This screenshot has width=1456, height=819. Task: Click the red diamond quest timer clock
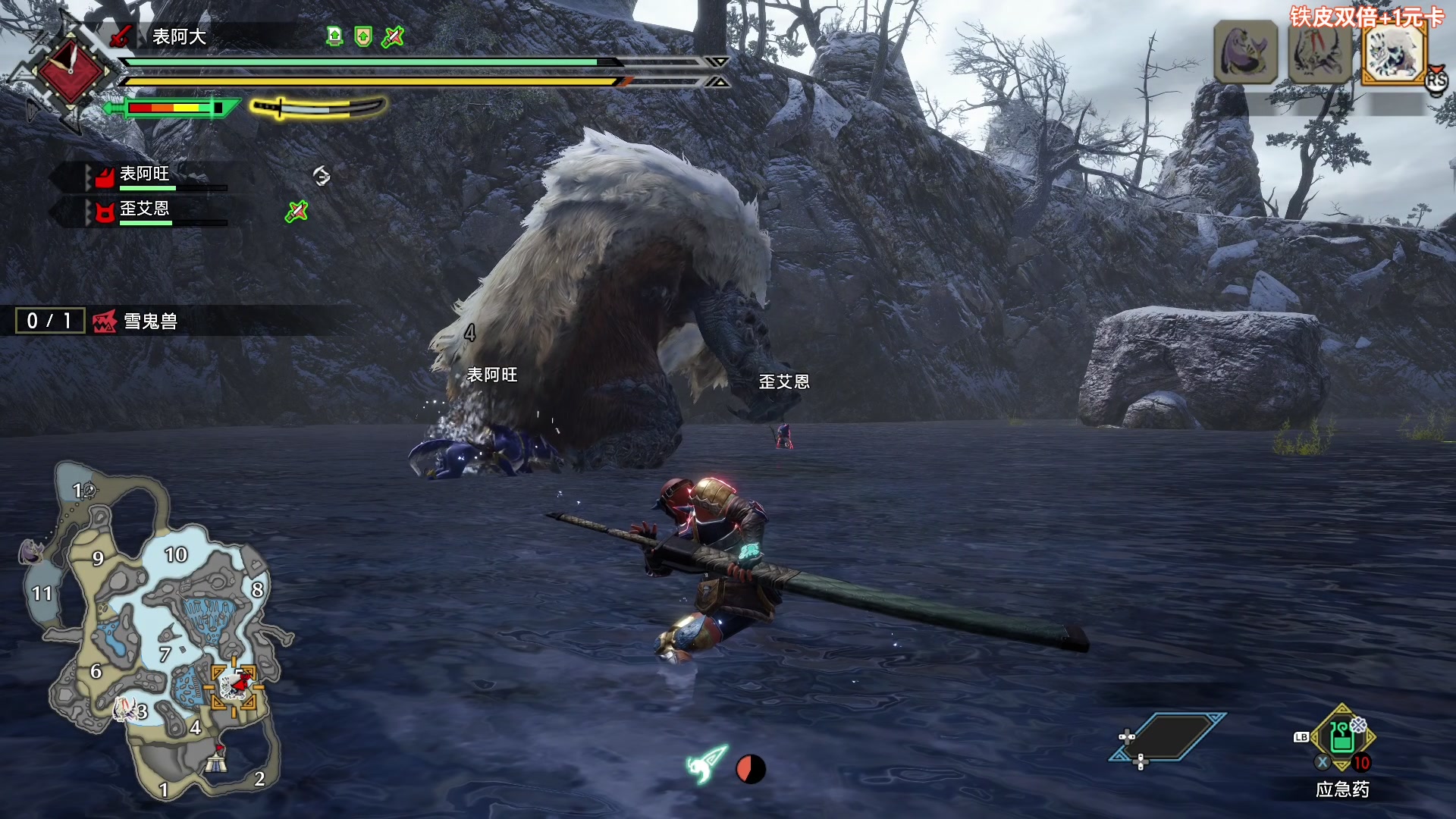71,72
